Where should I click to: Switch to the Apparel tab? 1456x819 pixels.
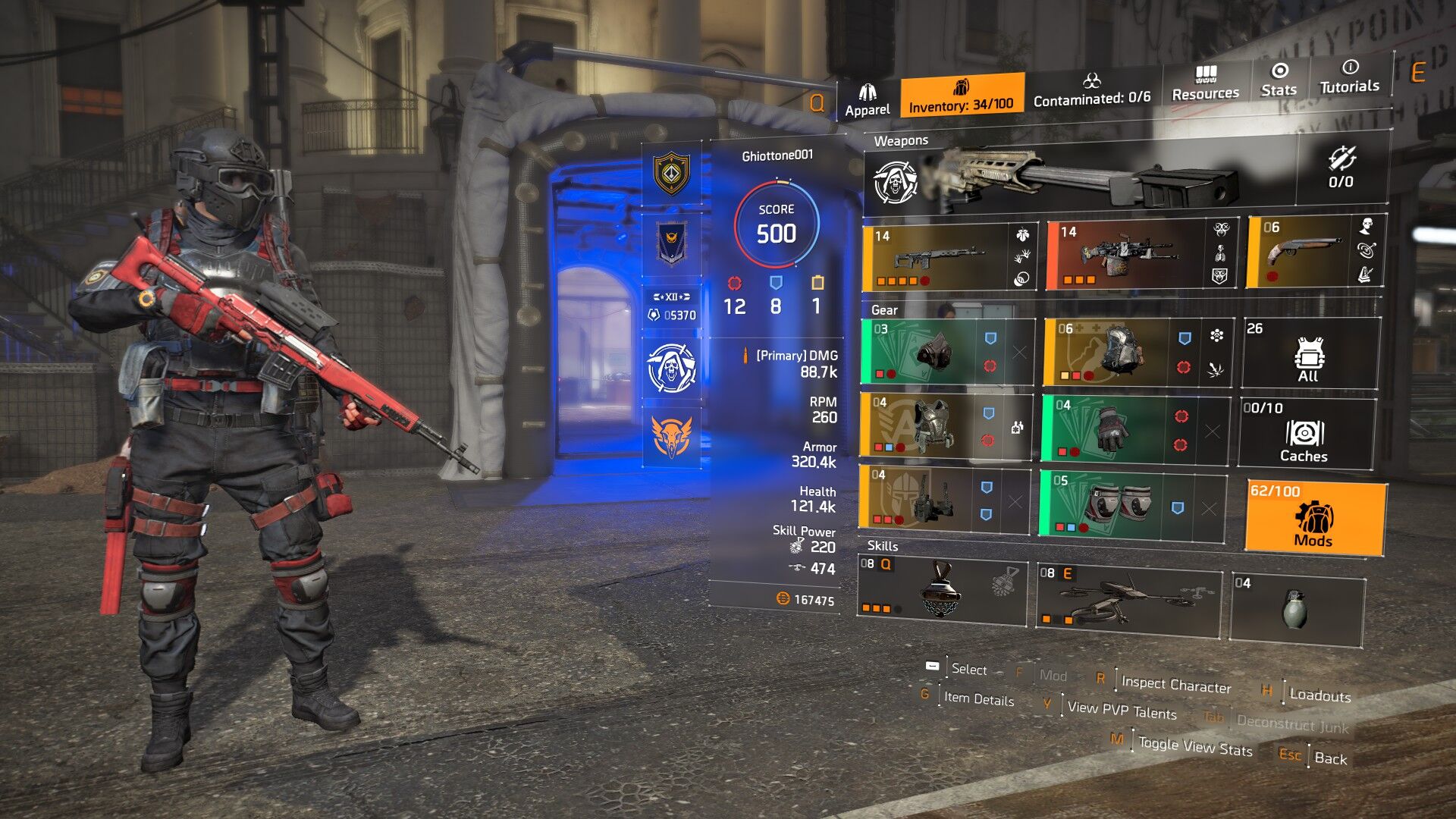pyautogui.click(x=868, y=100)
